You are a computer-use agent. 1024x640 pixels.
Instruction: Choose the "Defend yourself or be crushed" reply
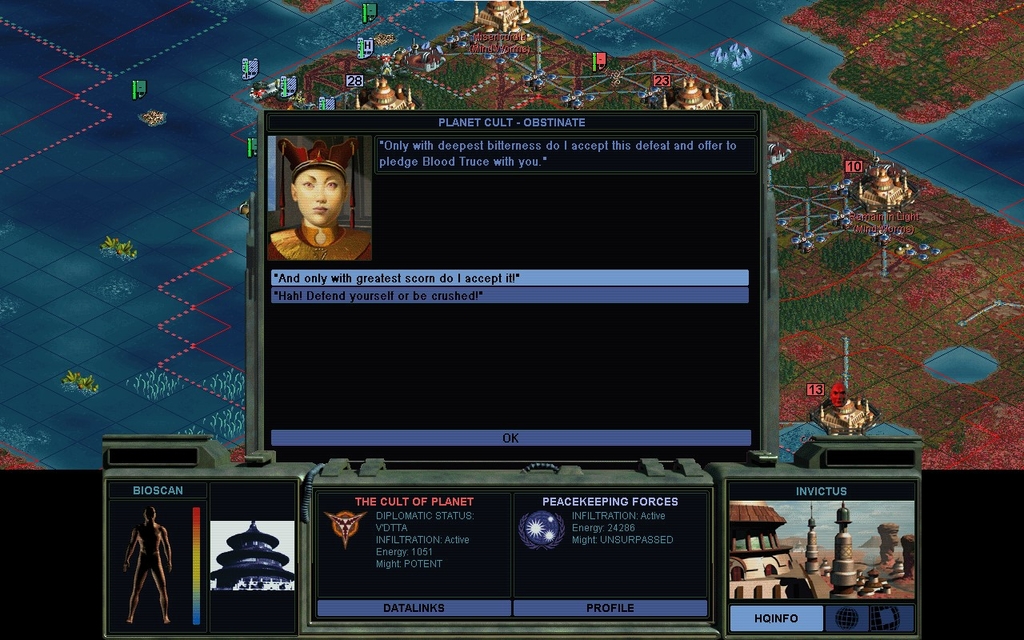[509, 295]
